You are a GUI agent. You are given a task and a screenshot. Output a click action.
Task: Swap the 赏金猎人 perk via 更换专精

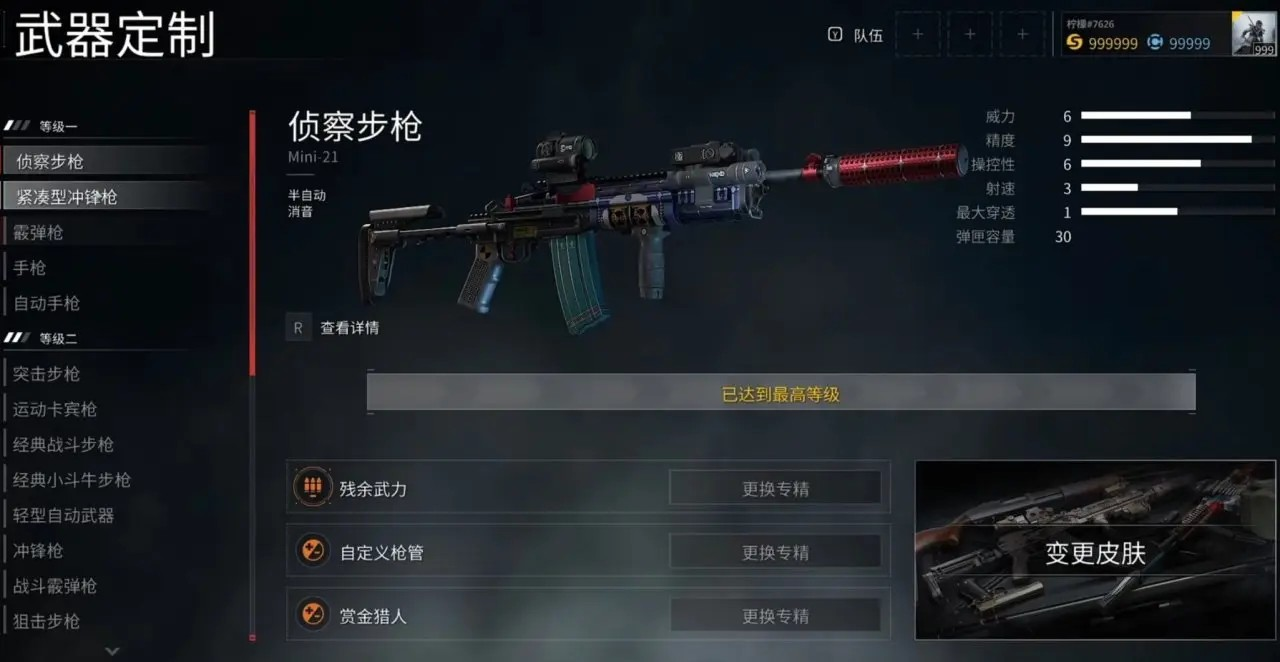point(775,616)
